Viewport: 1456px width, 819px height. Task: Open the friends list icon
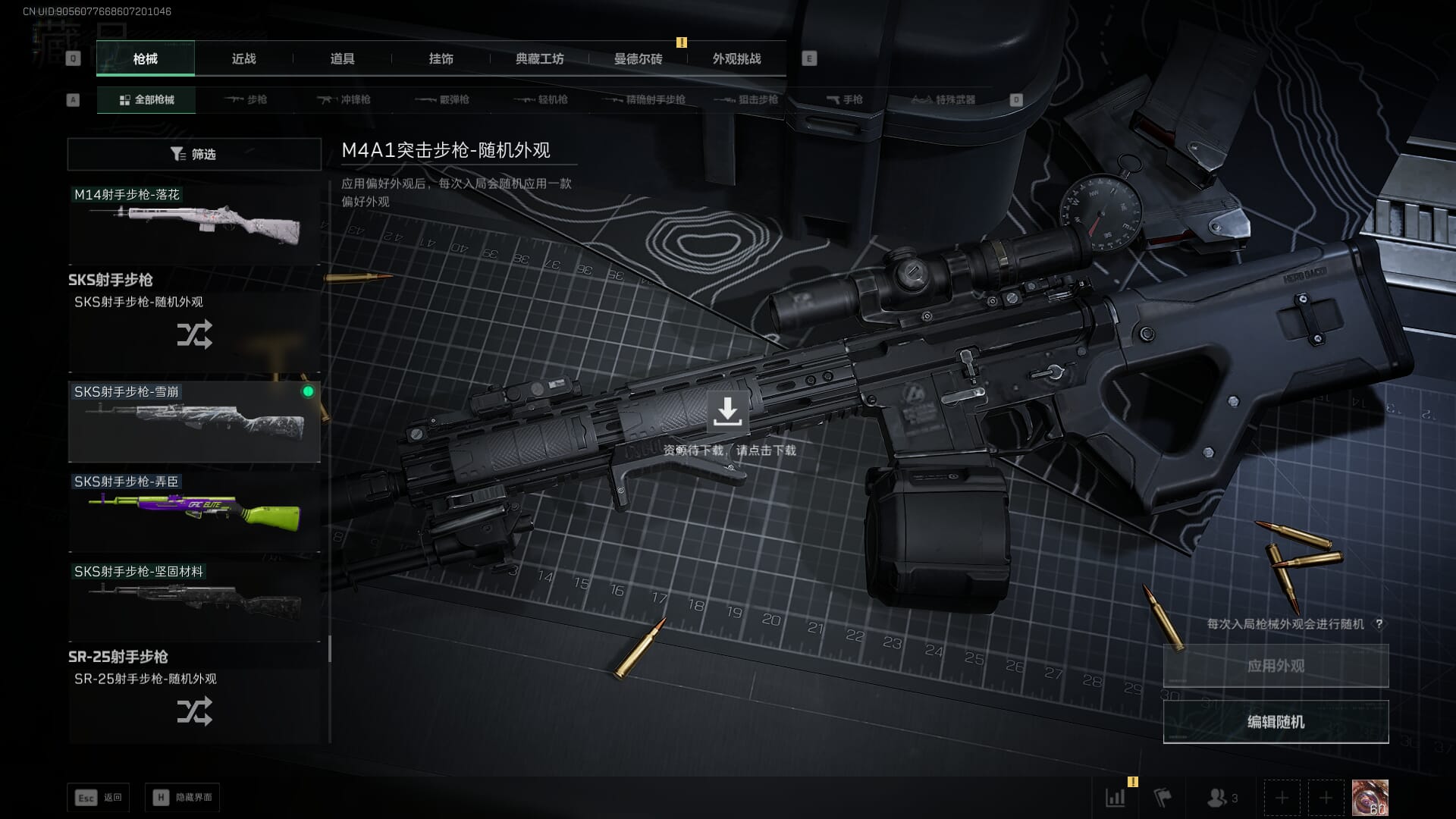[x=1221, y=798]
